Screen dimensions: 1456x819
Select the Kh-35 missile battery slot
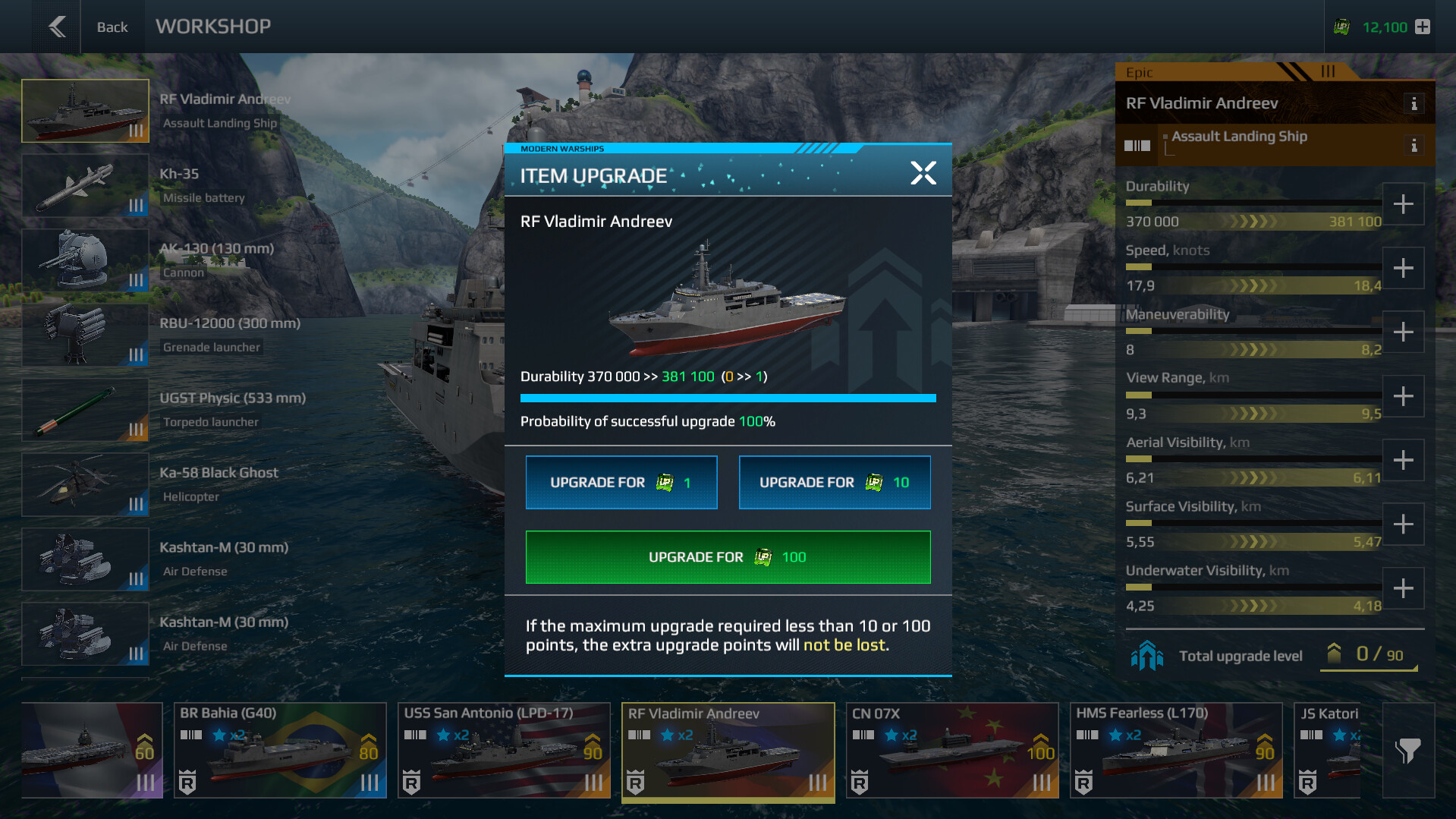pos(85,186)
